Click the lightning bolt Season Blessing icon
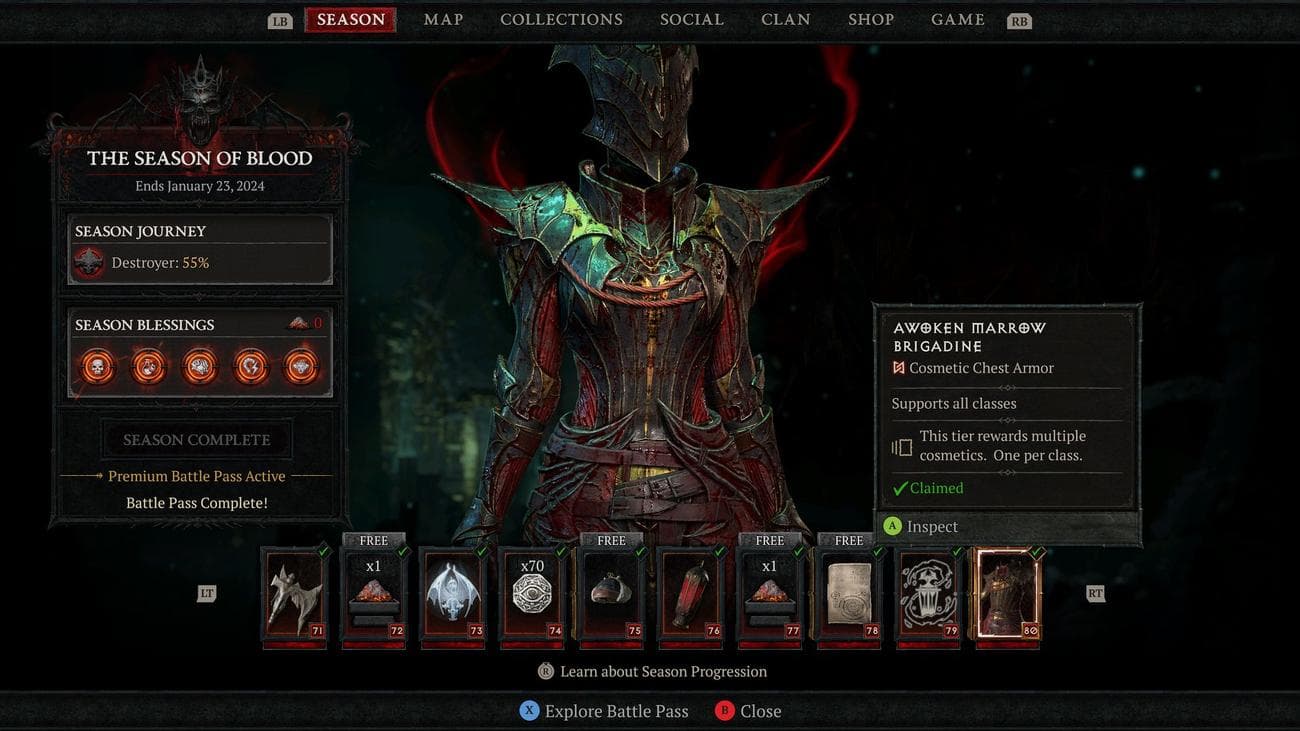Viewport: 1300px width, 731px height. coord(250,366)
